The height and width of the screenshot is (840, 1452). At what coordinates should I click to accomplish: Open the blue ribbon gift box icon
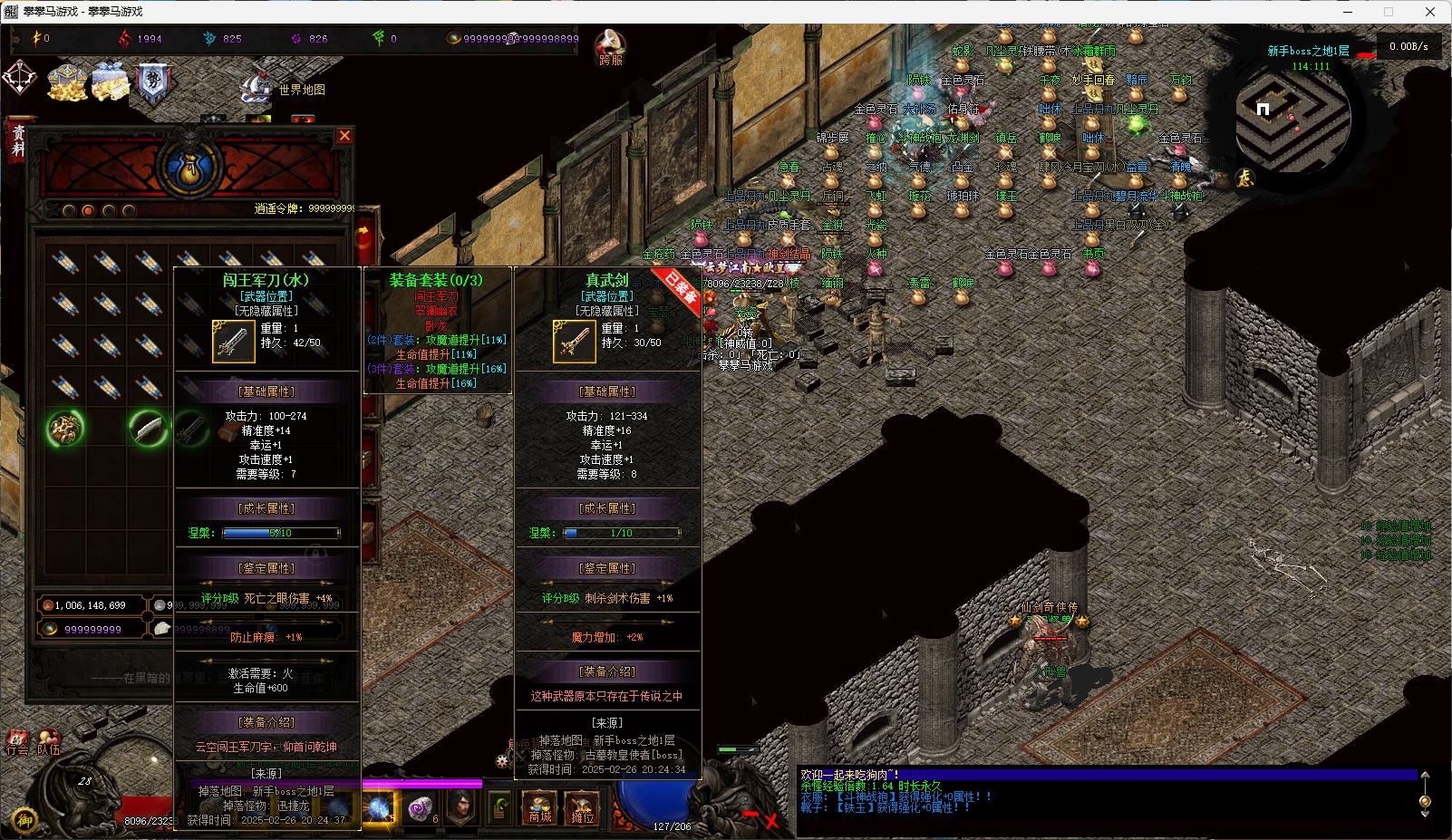(x=111, y=82)
